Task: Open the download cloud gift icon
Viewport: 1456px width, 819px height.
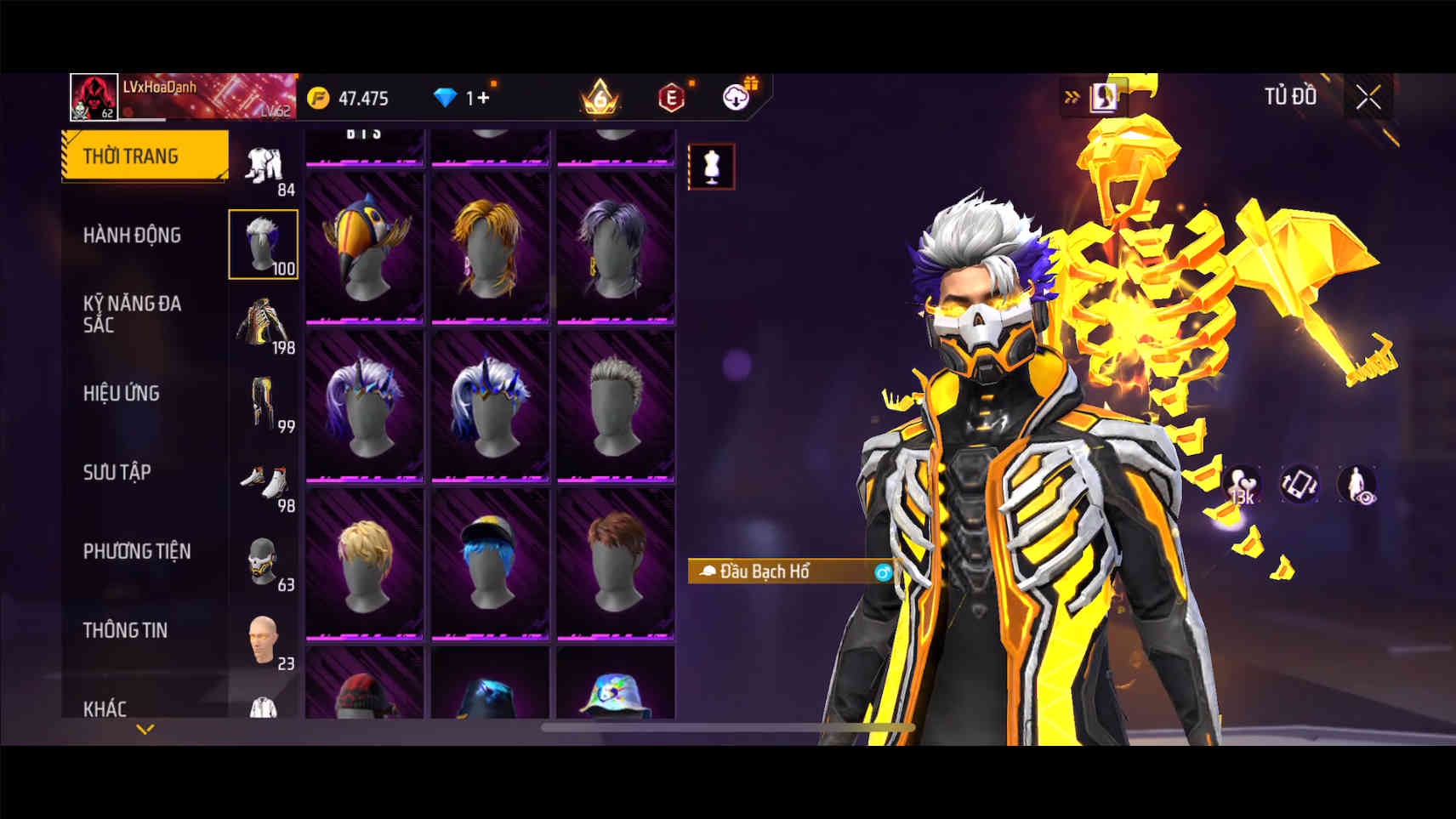Action: 737,97
